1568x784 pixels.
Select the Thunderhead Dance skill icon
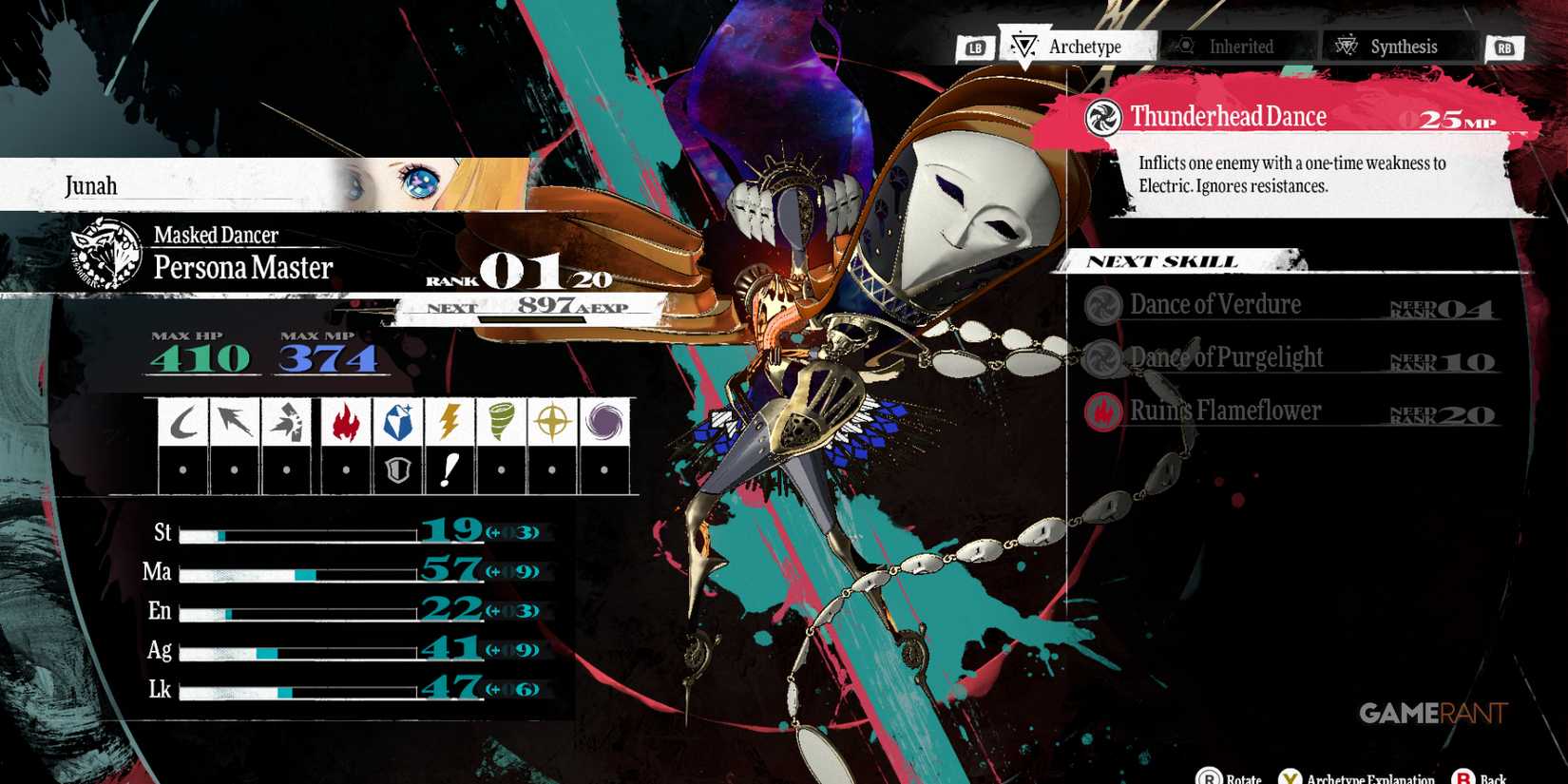click(1101, 116)
